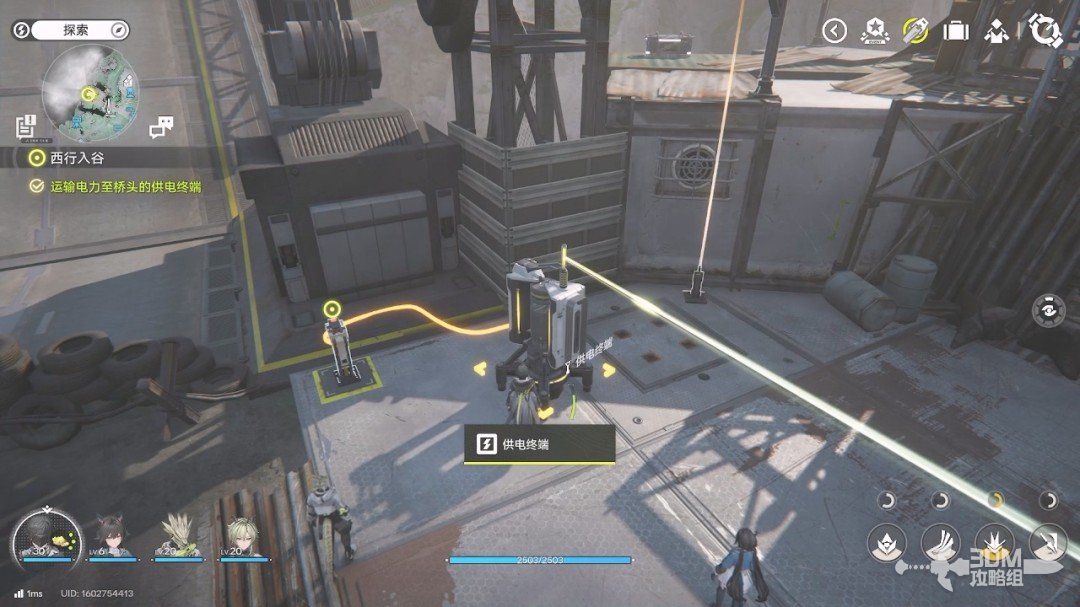Collapse the top menu with the arrow button
The height and width of the screenshot is (607, 1080).
(x=834, y=31)
